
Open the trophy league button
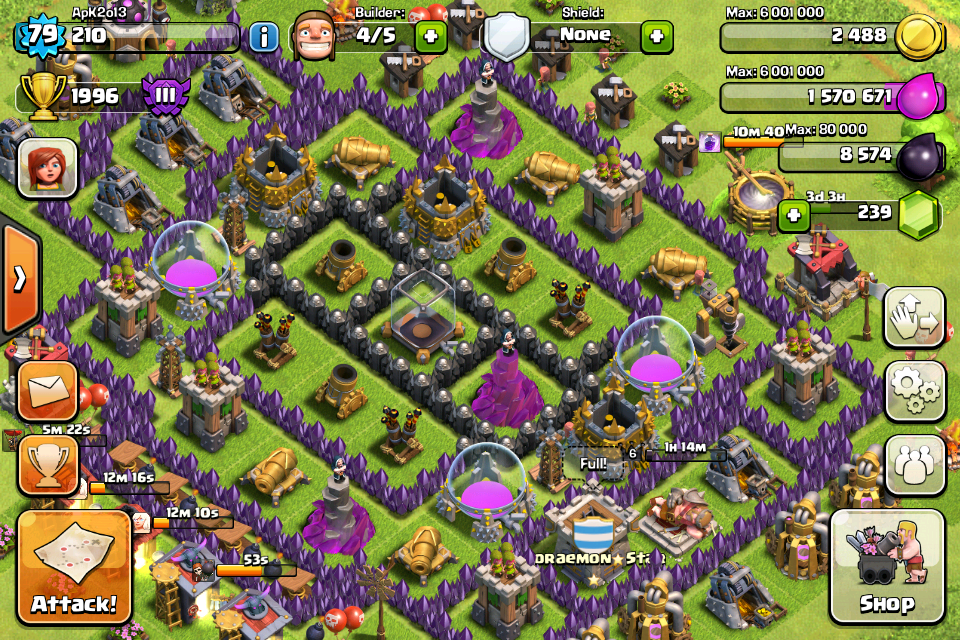coord(46,467)
